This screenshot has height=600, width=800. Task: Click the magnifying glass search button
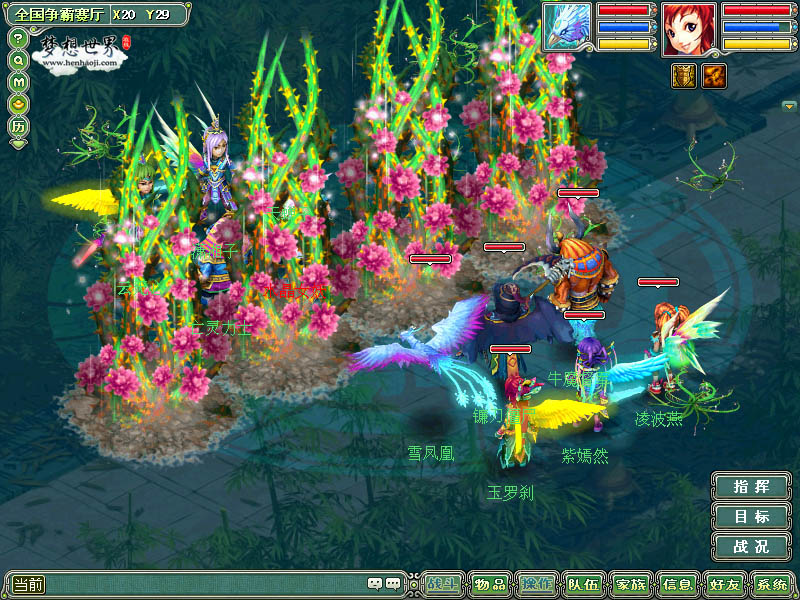18,60
